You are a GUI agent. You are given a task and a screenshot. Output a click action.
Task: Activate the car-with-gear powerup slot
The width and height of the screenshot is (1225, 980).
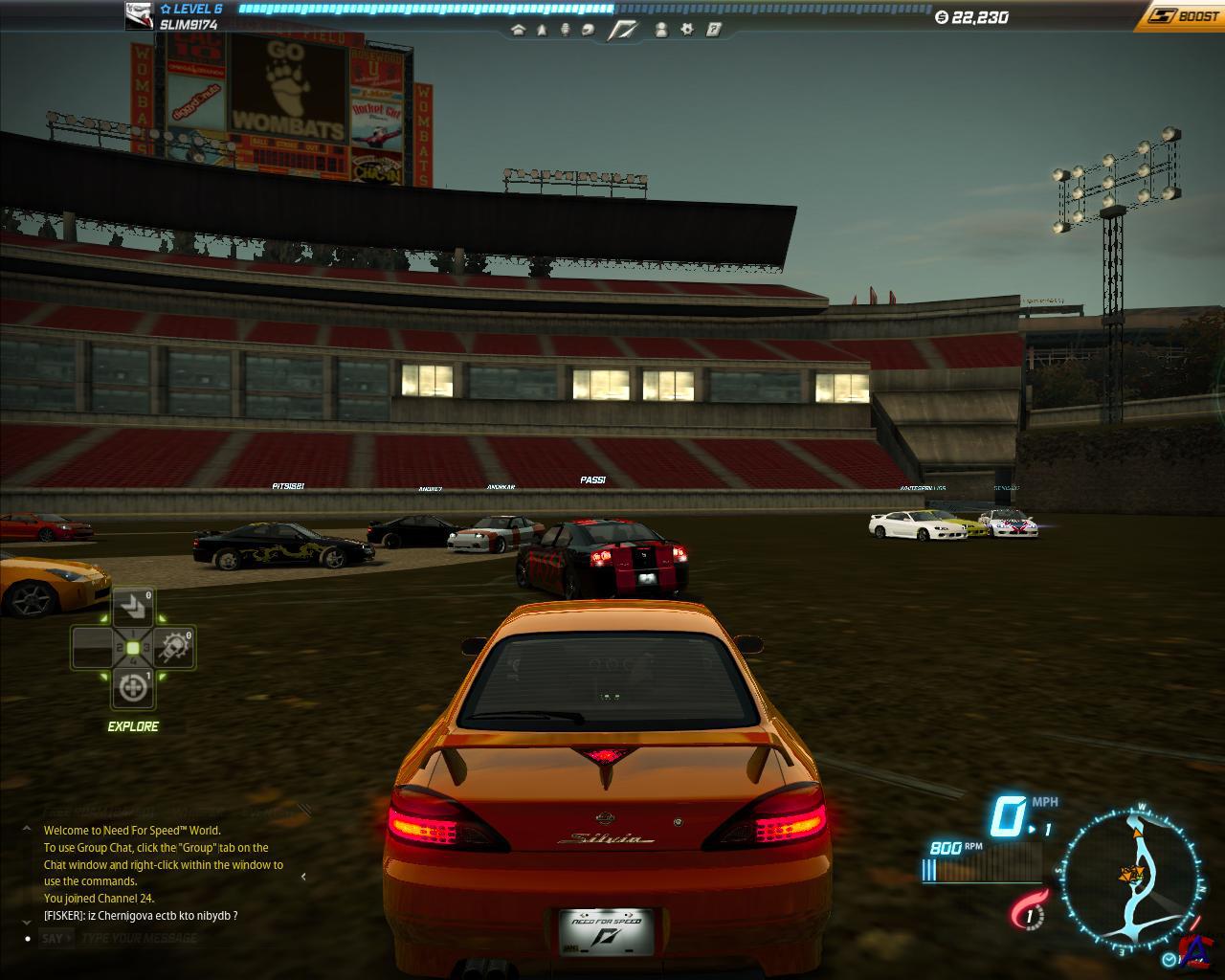(x=175, y=648)
